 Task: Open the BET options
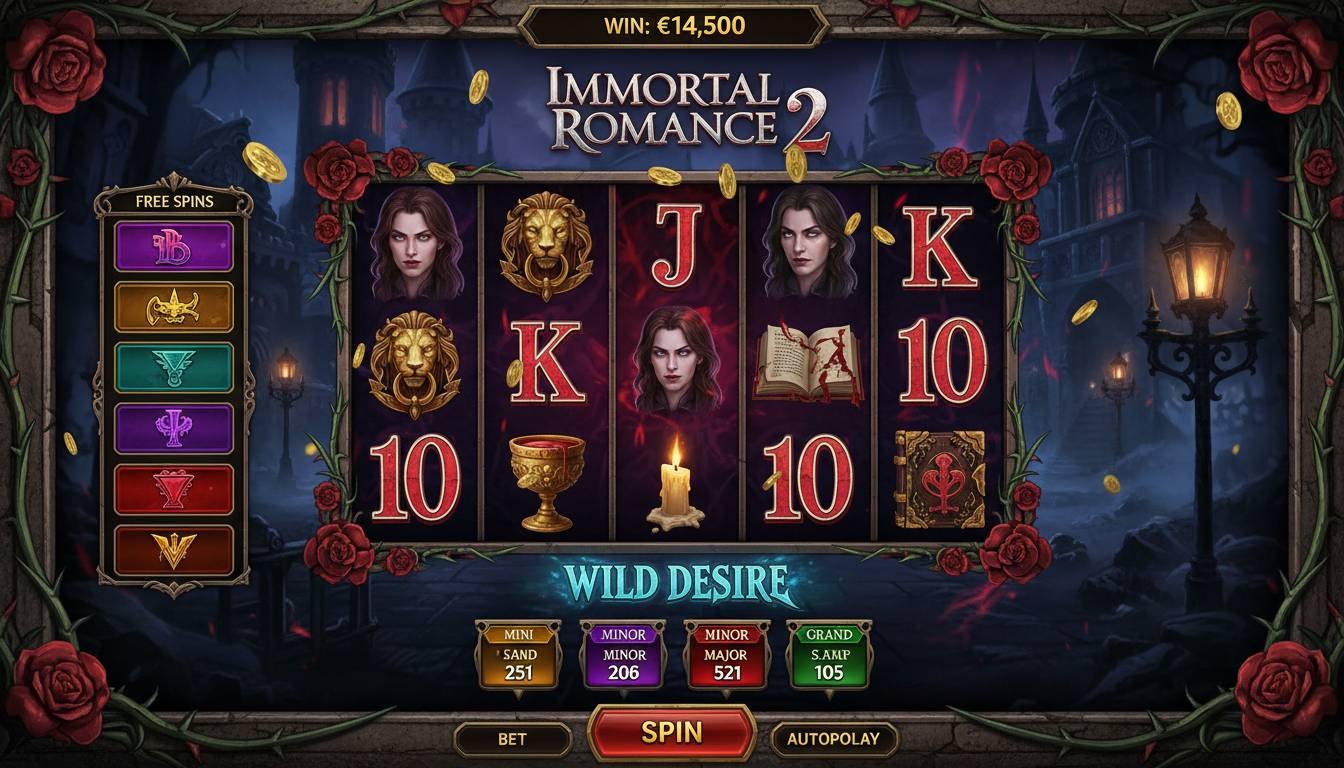(512, 739)
